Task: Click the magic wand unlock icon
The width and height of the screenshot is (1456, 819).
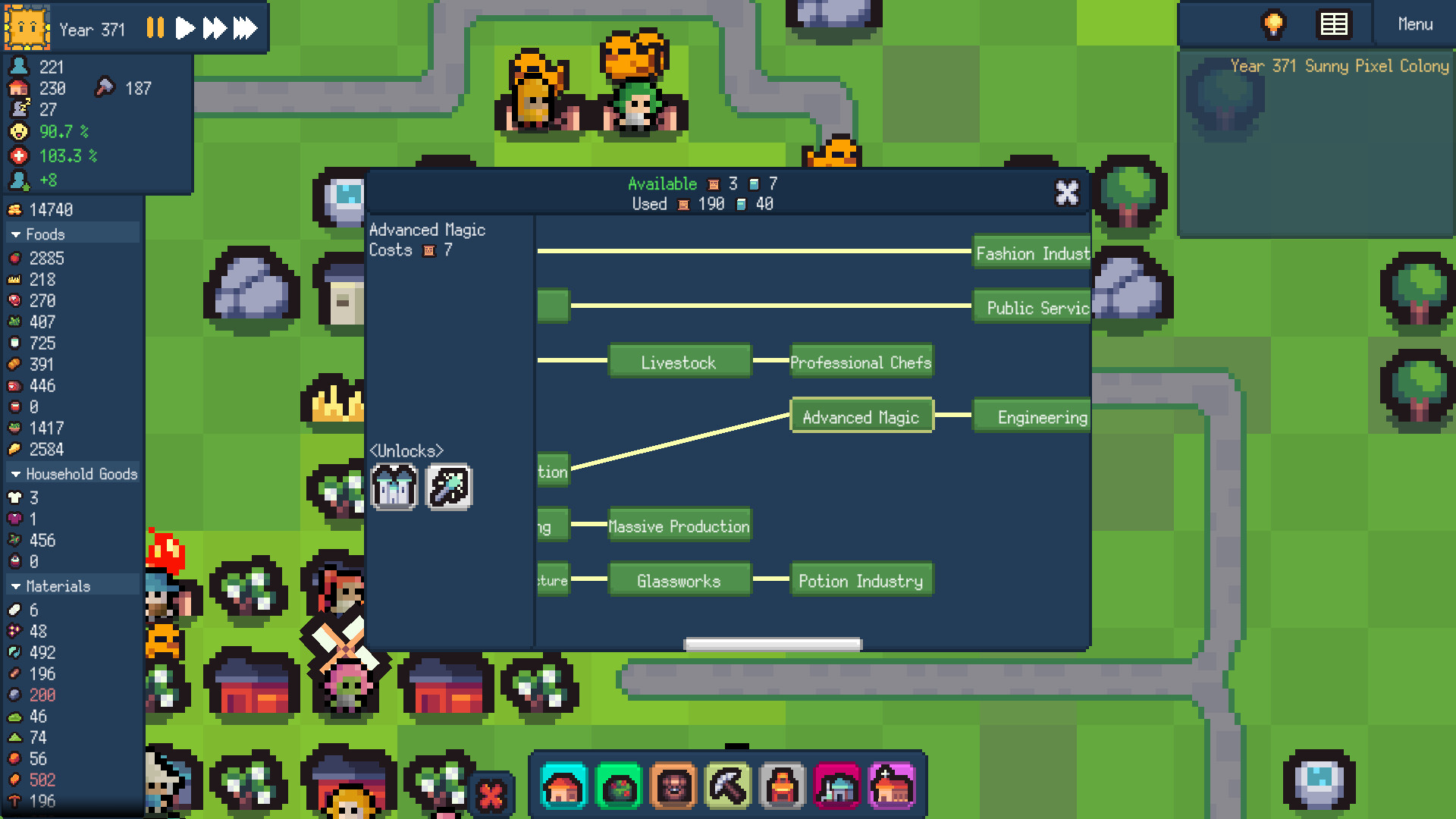Action: tap(449, 488)
